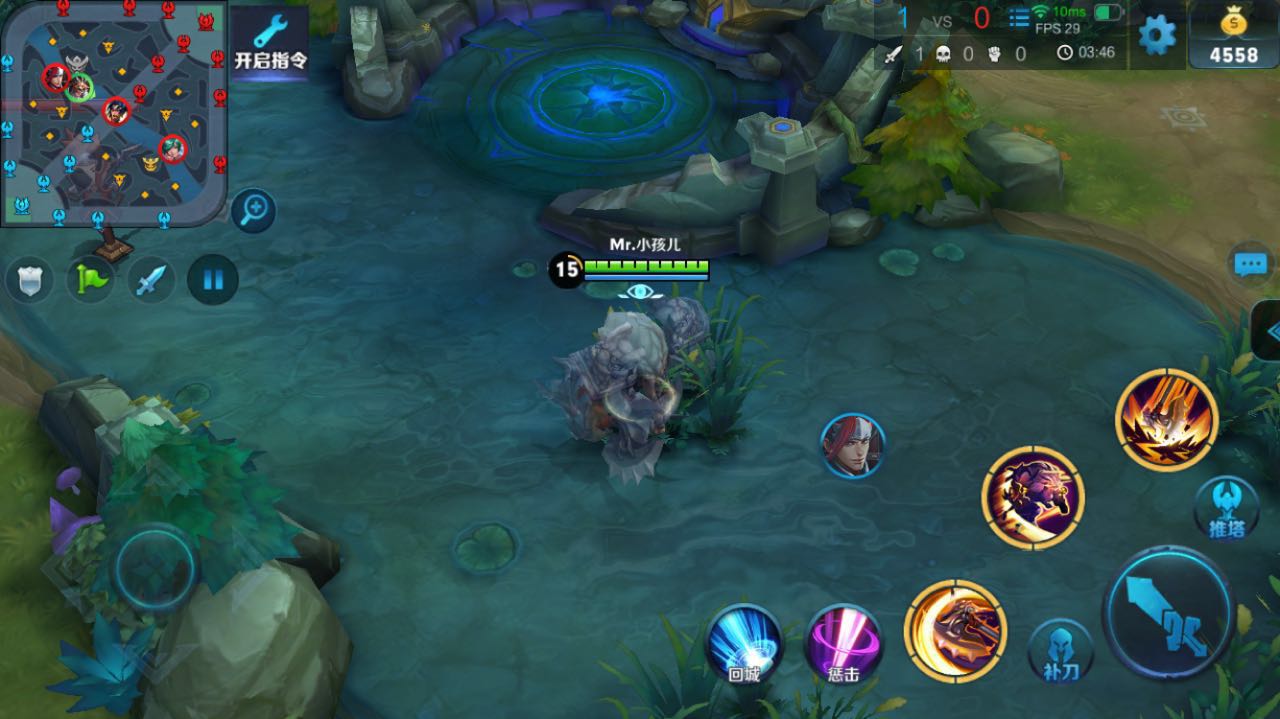Show the scoreboard list icon
Viewport: 1280px width, 719px height.
[x=1018, y=18]
